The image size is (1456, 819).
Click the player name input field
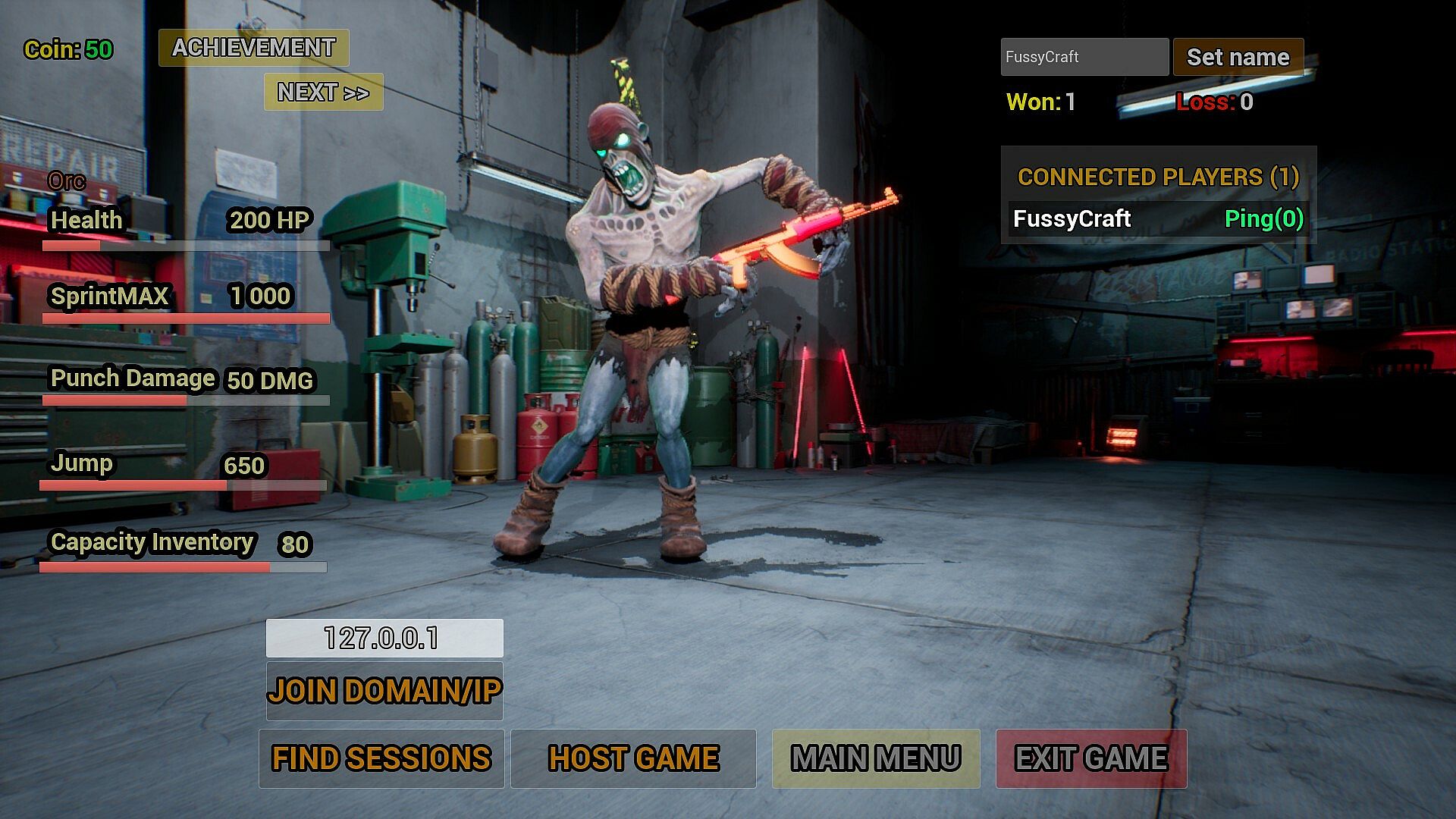coord(1084,57)
